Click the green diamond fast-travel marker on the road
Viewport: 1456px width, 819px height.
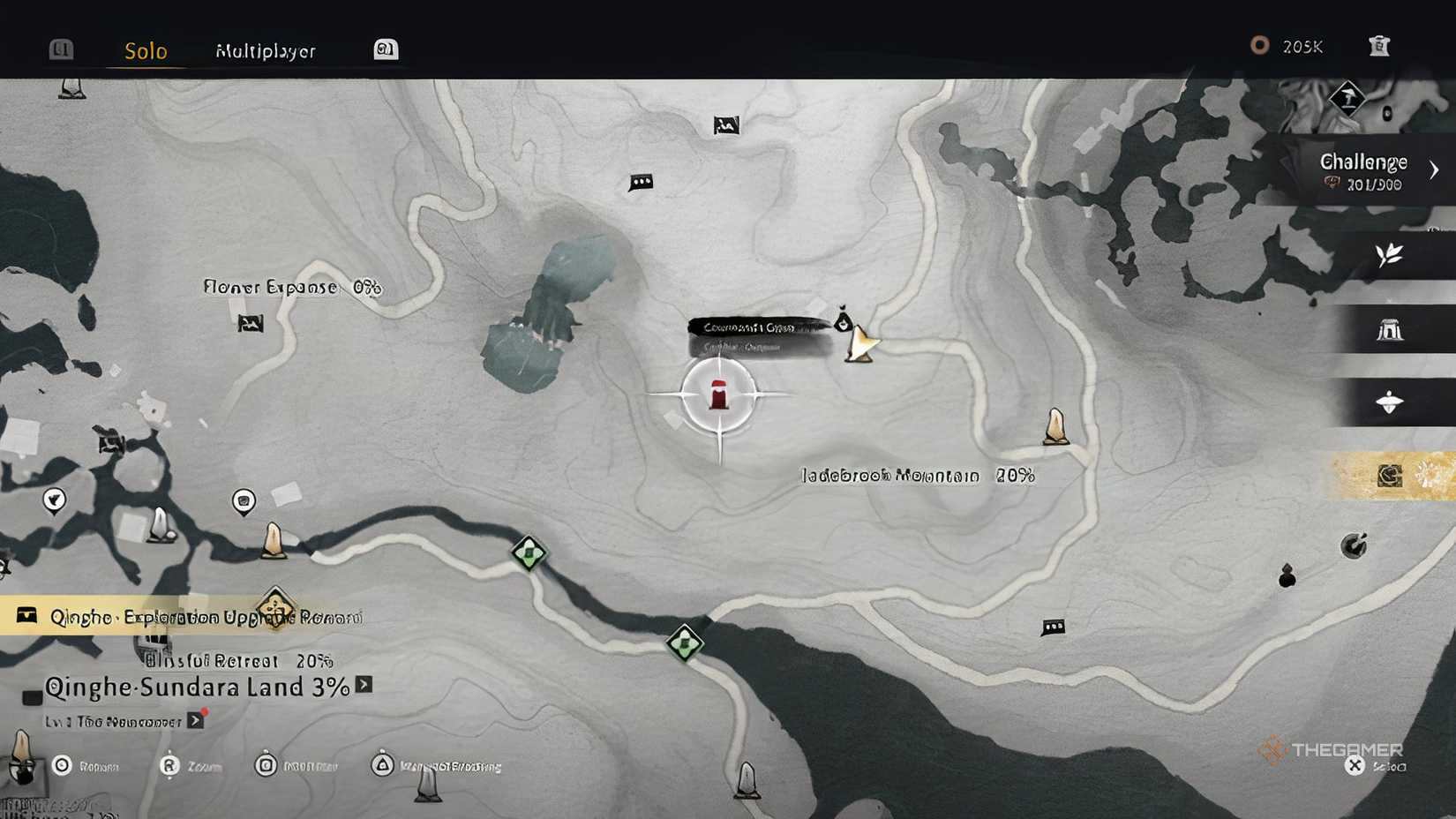point(529,554)
